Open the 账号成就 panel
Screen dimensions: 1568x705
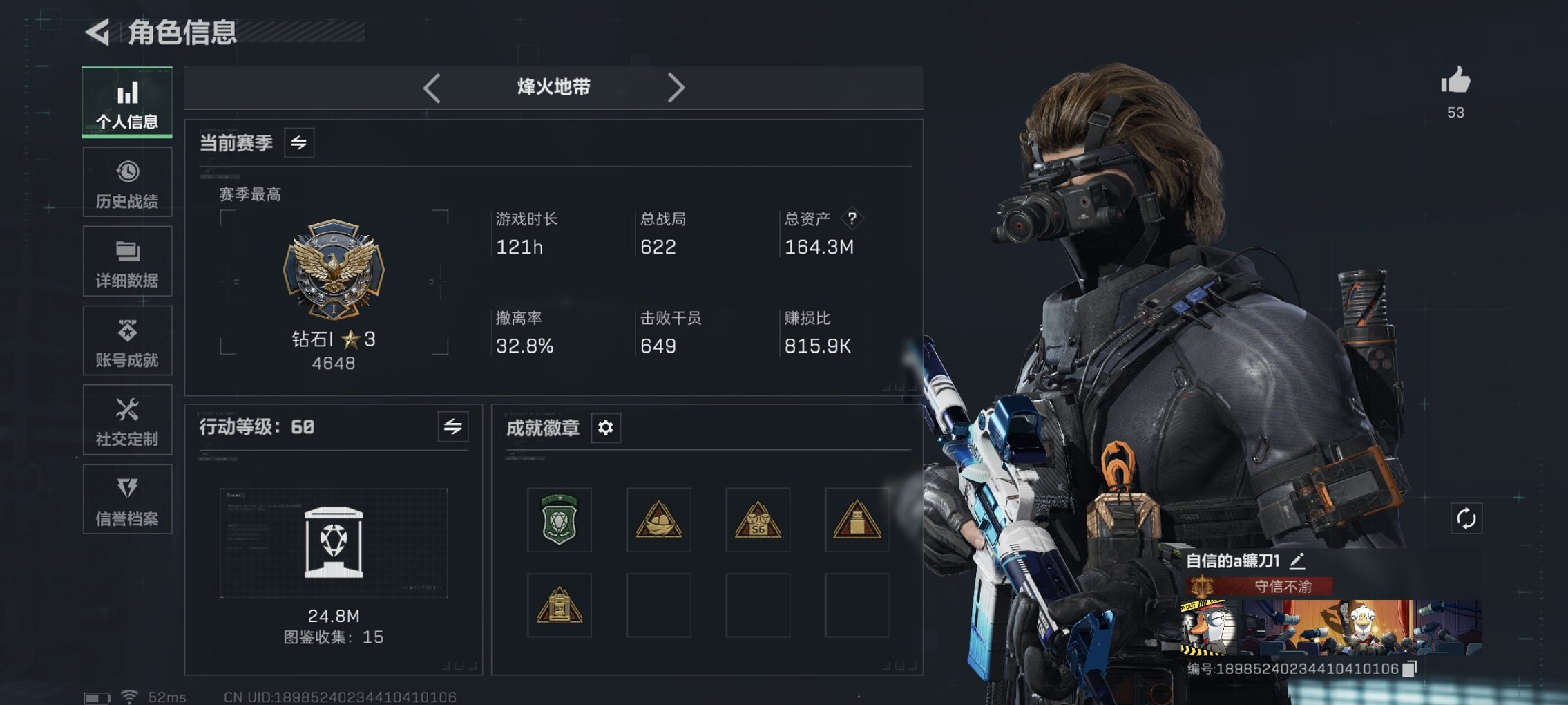pyautogui.click(x=127, y=340)
